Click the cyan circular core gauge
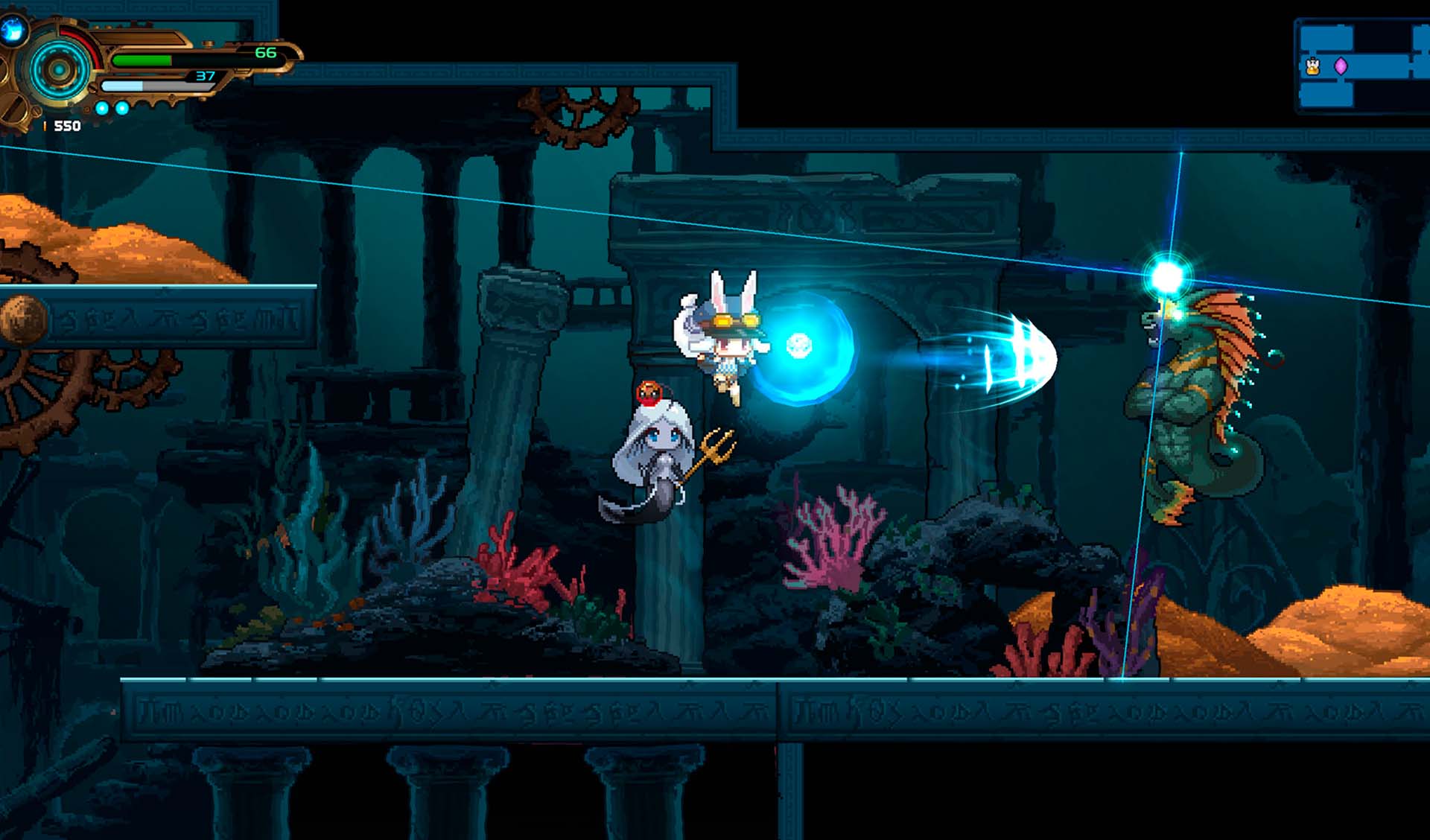This screenshot has width=1430, height=840. coord(59,71)
